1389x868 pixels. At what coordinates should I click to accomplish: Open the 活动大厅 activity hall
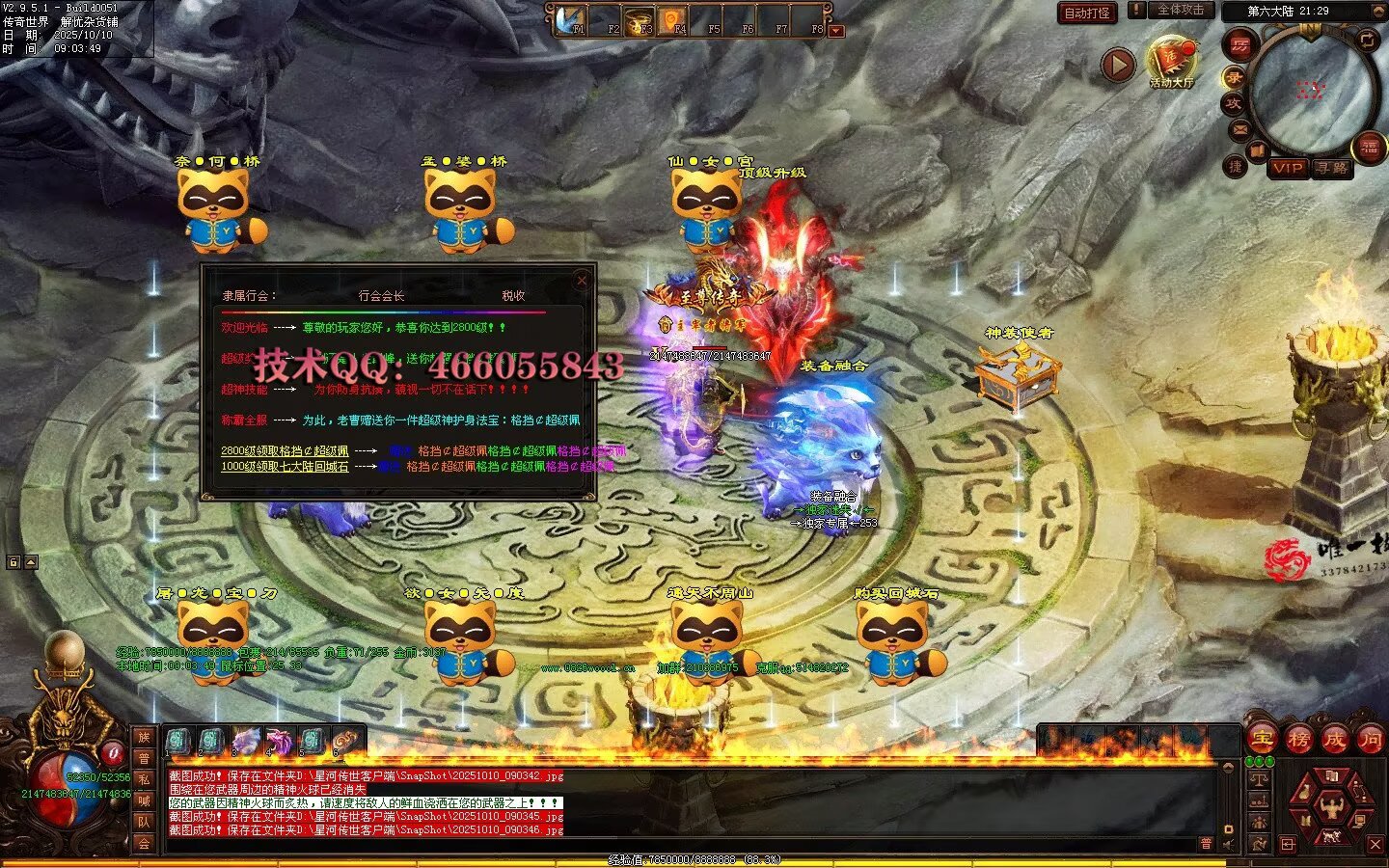1171,62
